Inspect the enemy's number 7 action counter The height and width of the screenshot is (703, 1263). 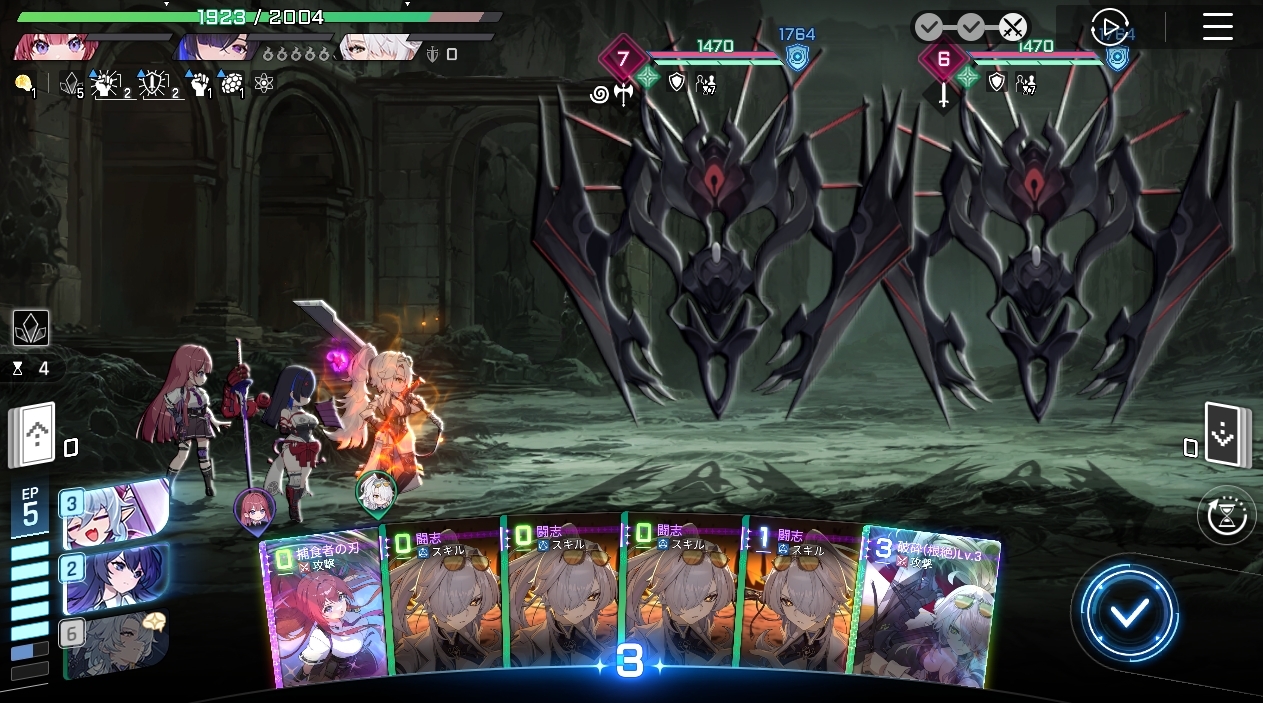pos(623,59)
